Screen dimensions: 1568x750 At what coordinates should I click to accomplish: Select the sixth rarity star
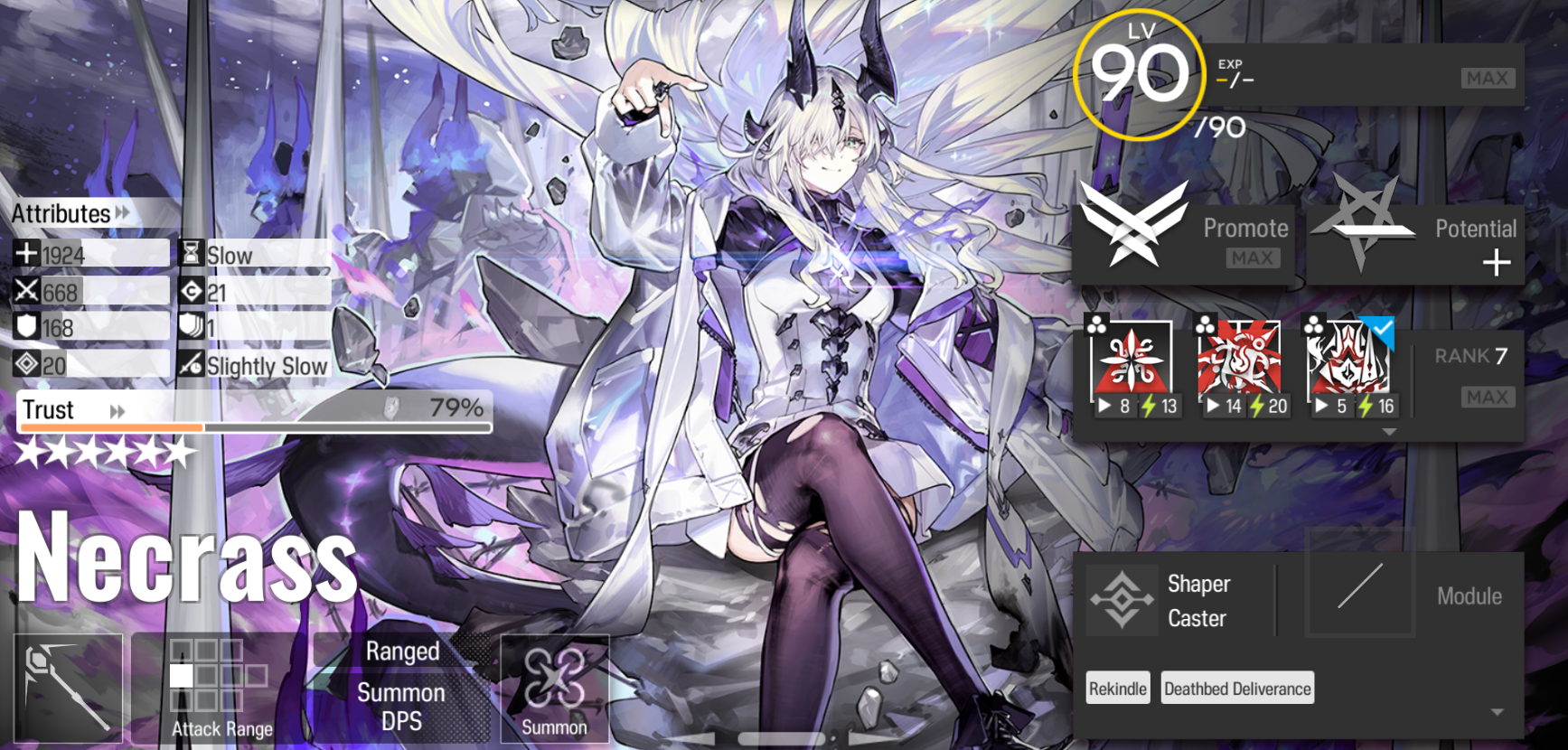179,453
